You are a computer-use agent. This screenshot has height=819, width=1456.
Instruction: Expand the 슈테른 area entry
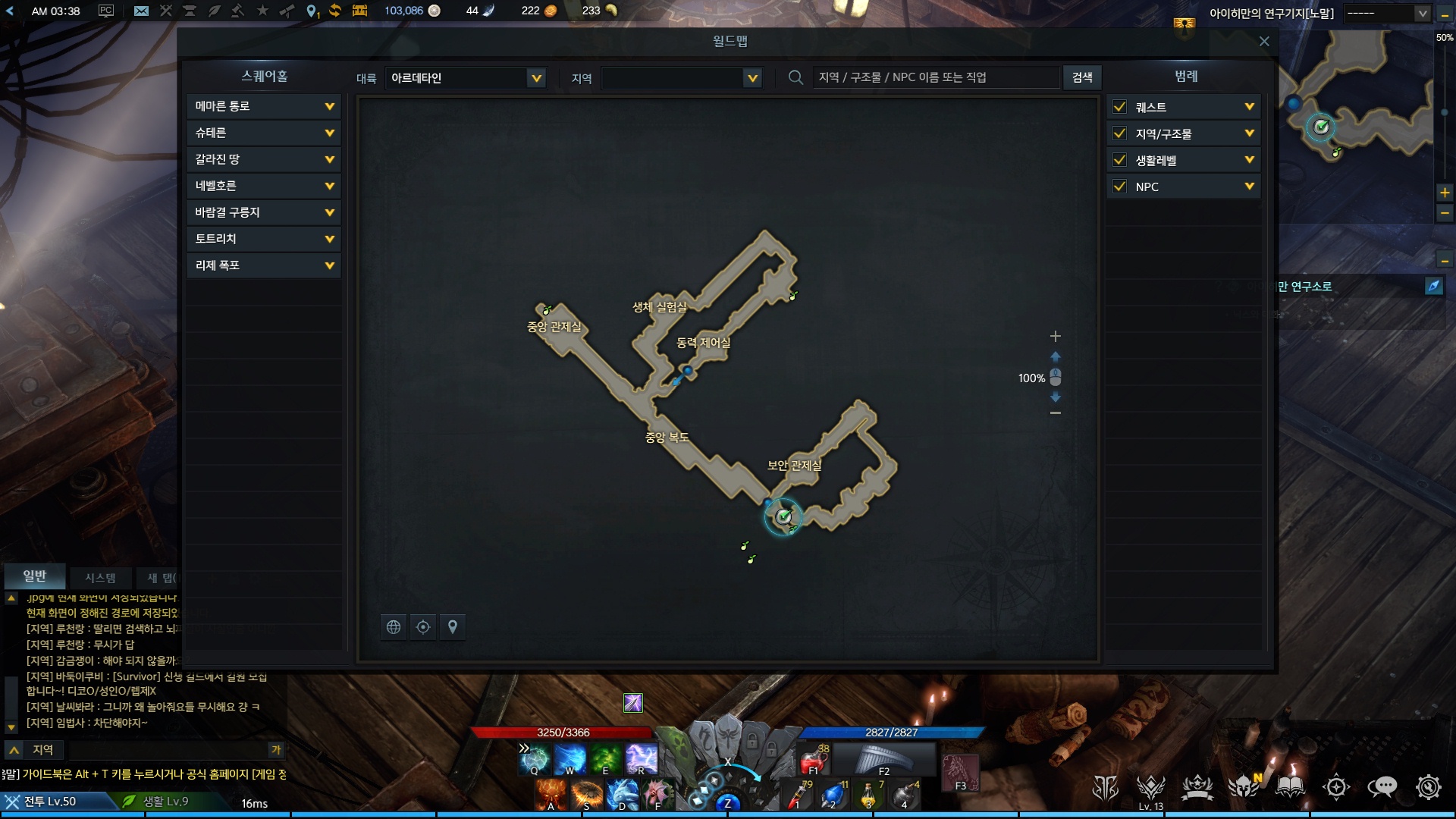329,133
